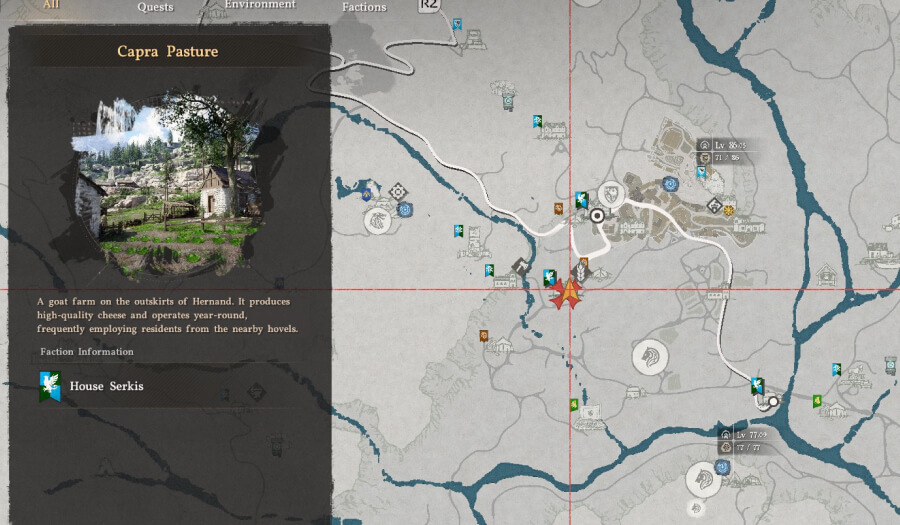Click the hammer diamond marker

[x=521, y=265]
